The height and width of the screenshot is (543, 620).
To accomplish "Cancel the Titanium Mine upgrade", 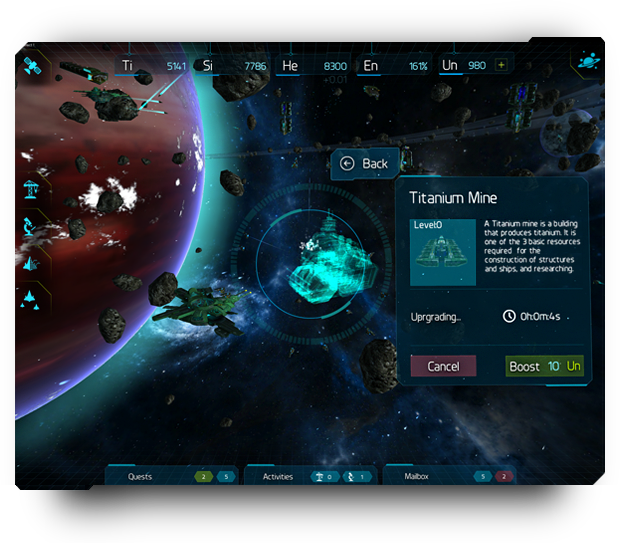I will click(443, 366).
